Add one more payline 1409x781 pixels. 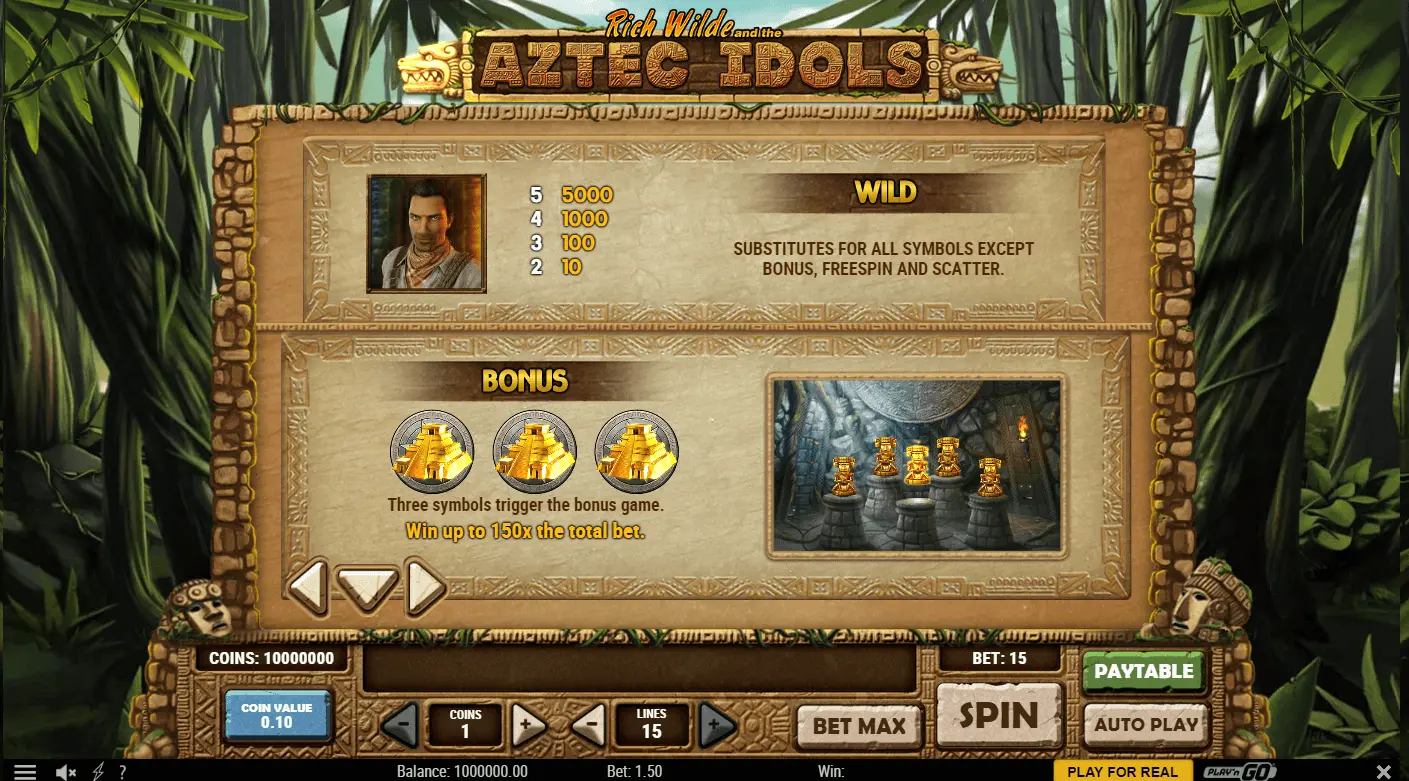(x=716, y=724)
